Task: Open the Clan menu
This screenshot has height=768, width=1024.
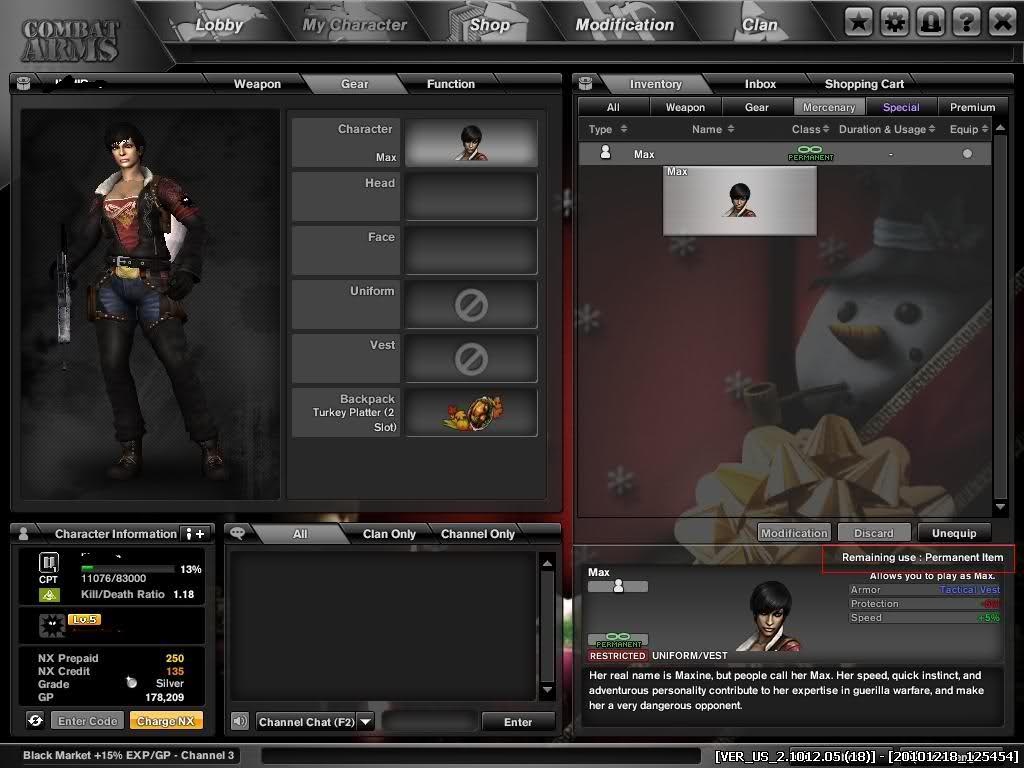Action: point(759,25)
